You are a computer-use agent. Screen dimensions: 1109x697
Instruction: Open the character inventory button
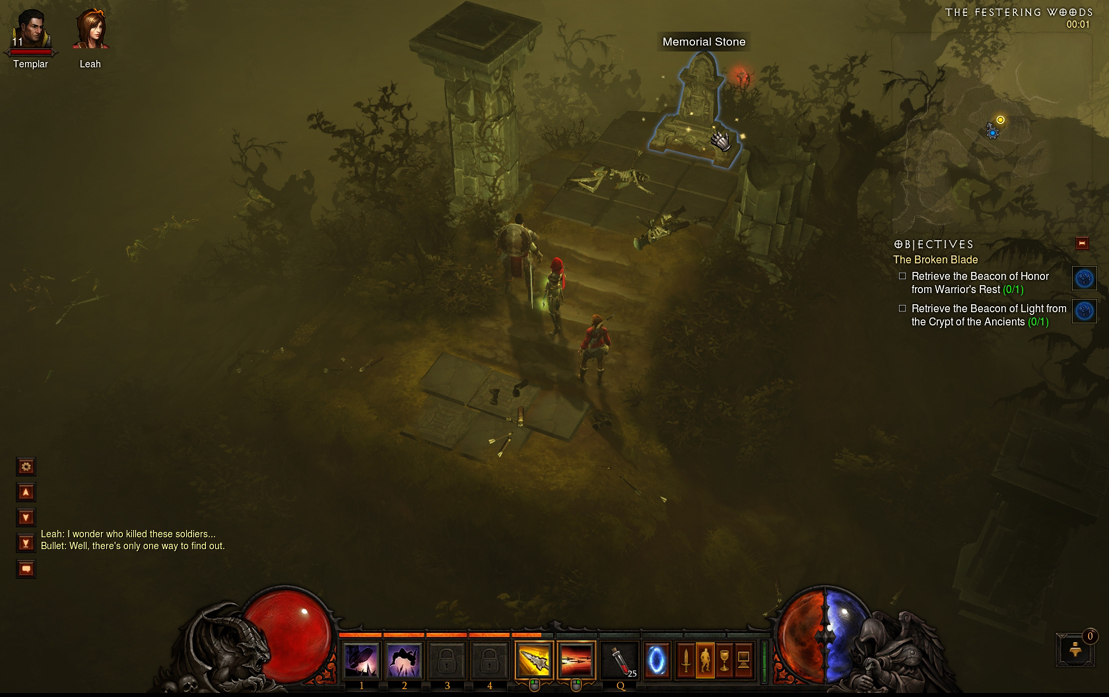pyautogui.click(x=705, y=660)
